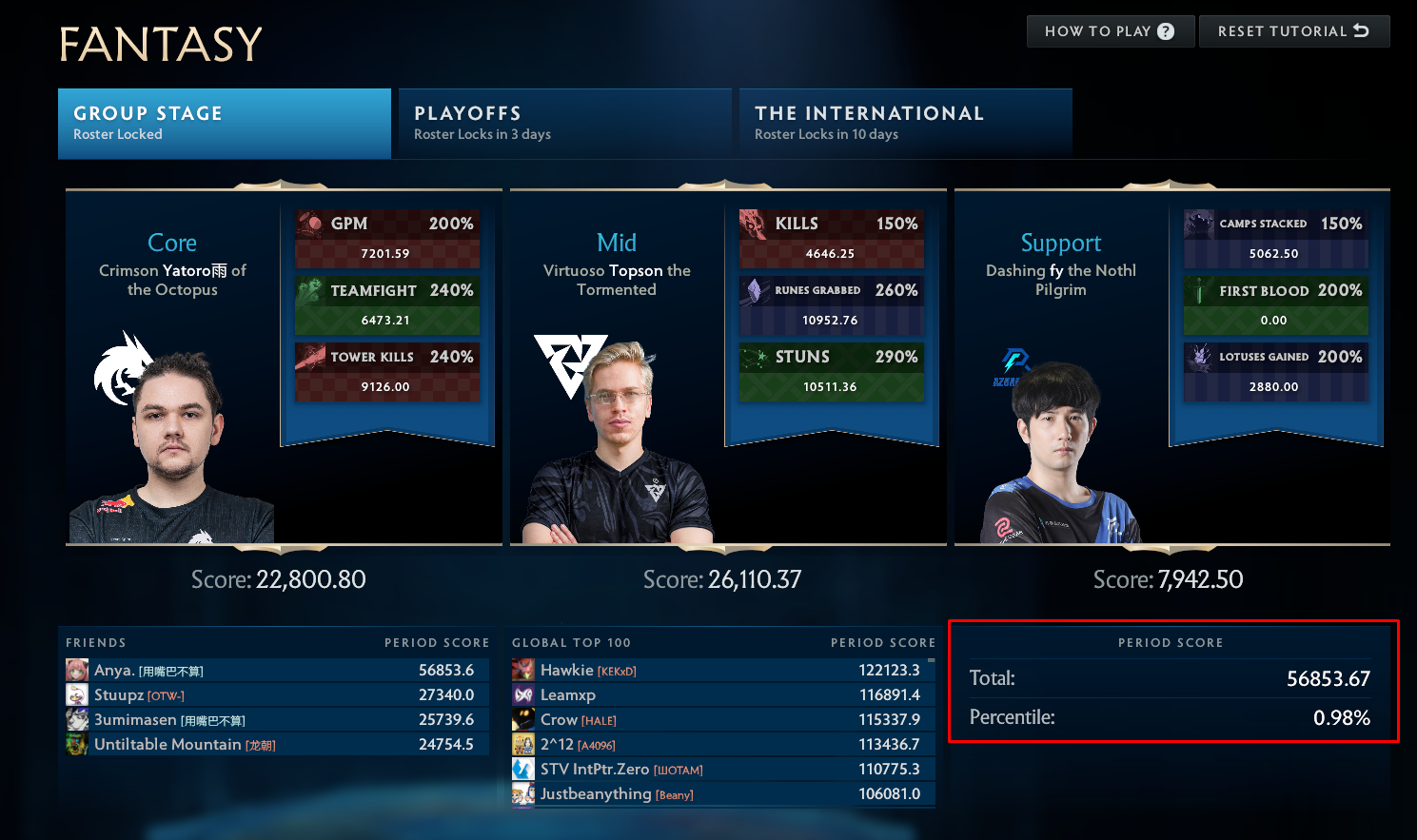
Task: Click the Kills stat icon on Topson's card
Action: click(x=752, y=223)
